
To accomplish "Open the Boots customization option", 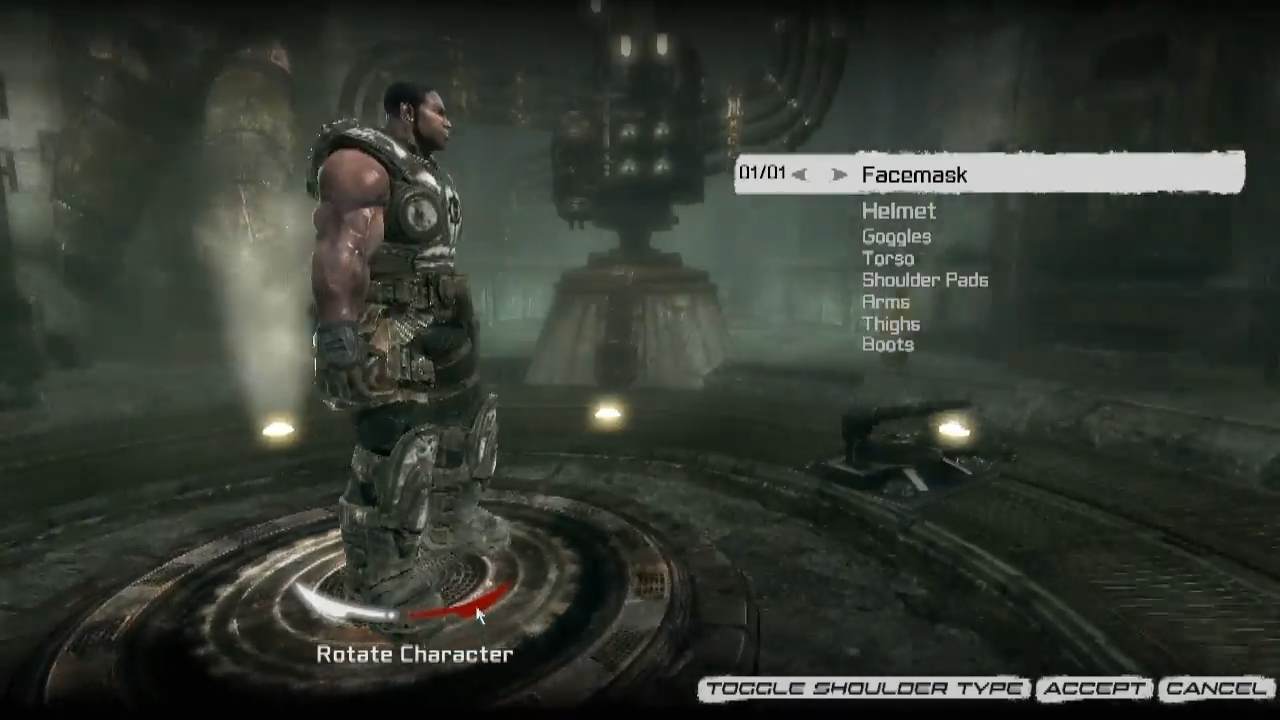I will [x=887, y=345].
